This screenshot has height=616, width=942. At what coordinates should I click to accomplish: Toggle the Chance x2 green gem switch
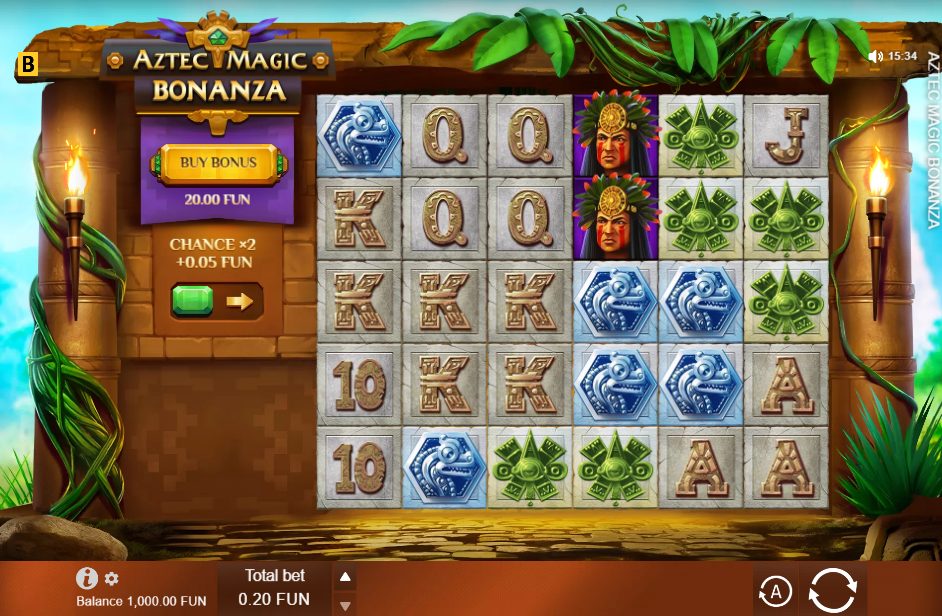click(216, 301)
